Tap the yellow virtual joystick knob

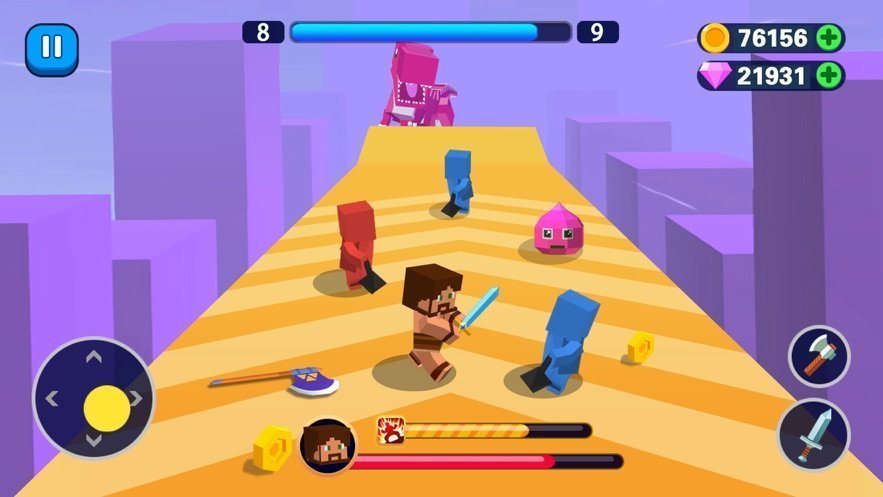pos(107,407)
